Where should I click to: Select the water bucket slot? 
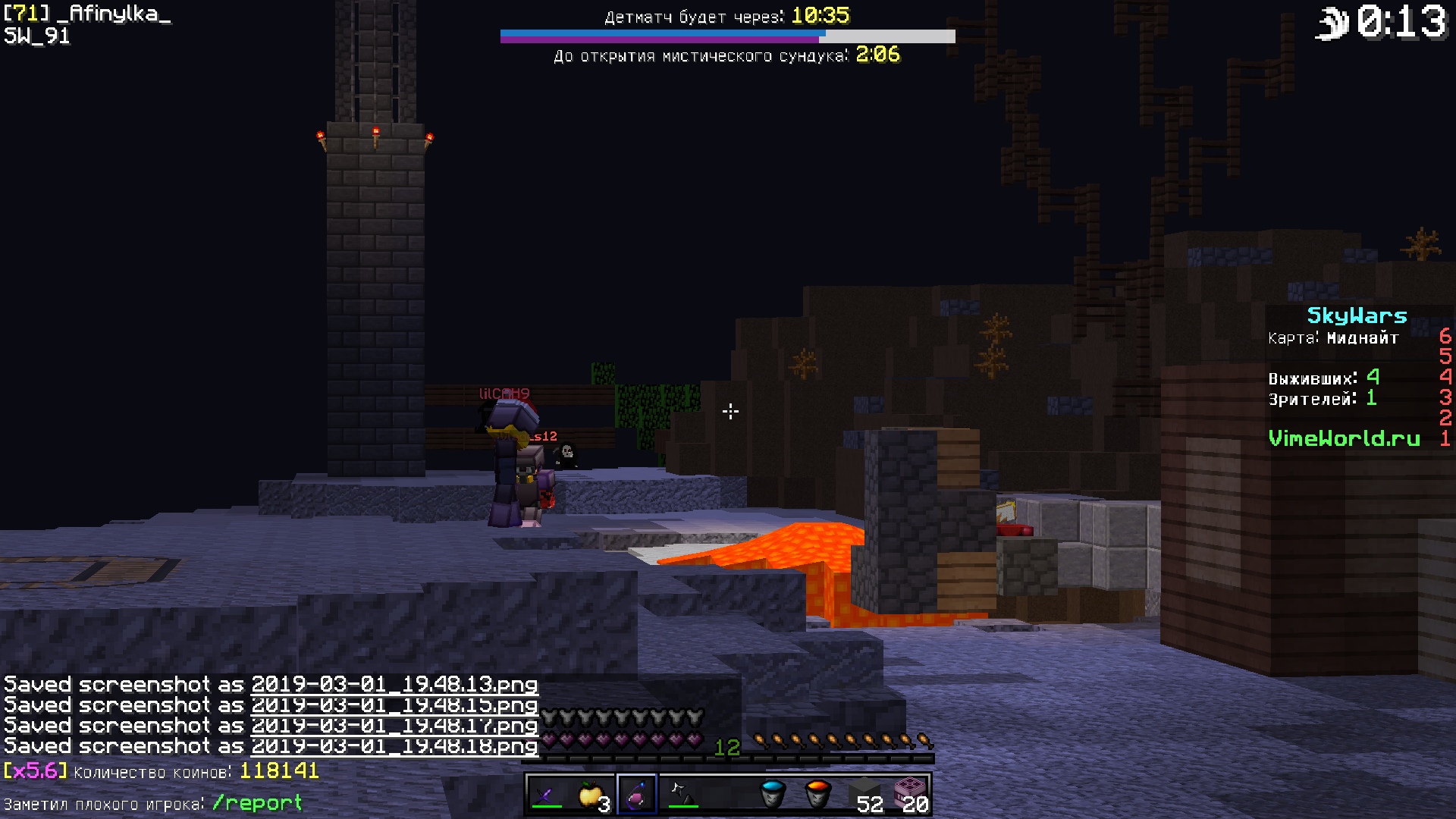[x=773, y=795]
